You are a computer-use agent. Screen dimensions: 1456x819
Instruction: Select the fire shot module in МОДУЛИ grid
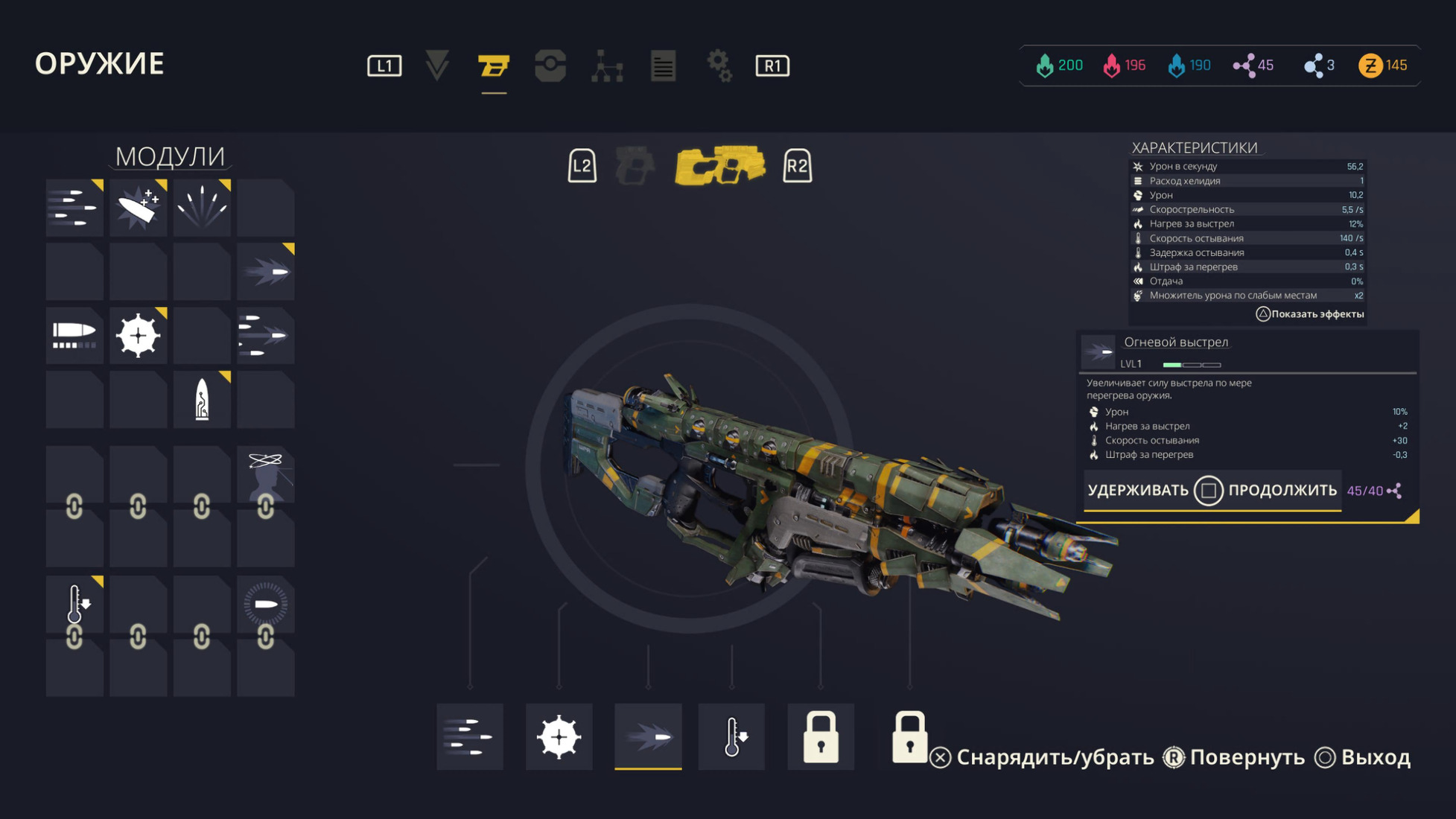(x=266, y=272)
